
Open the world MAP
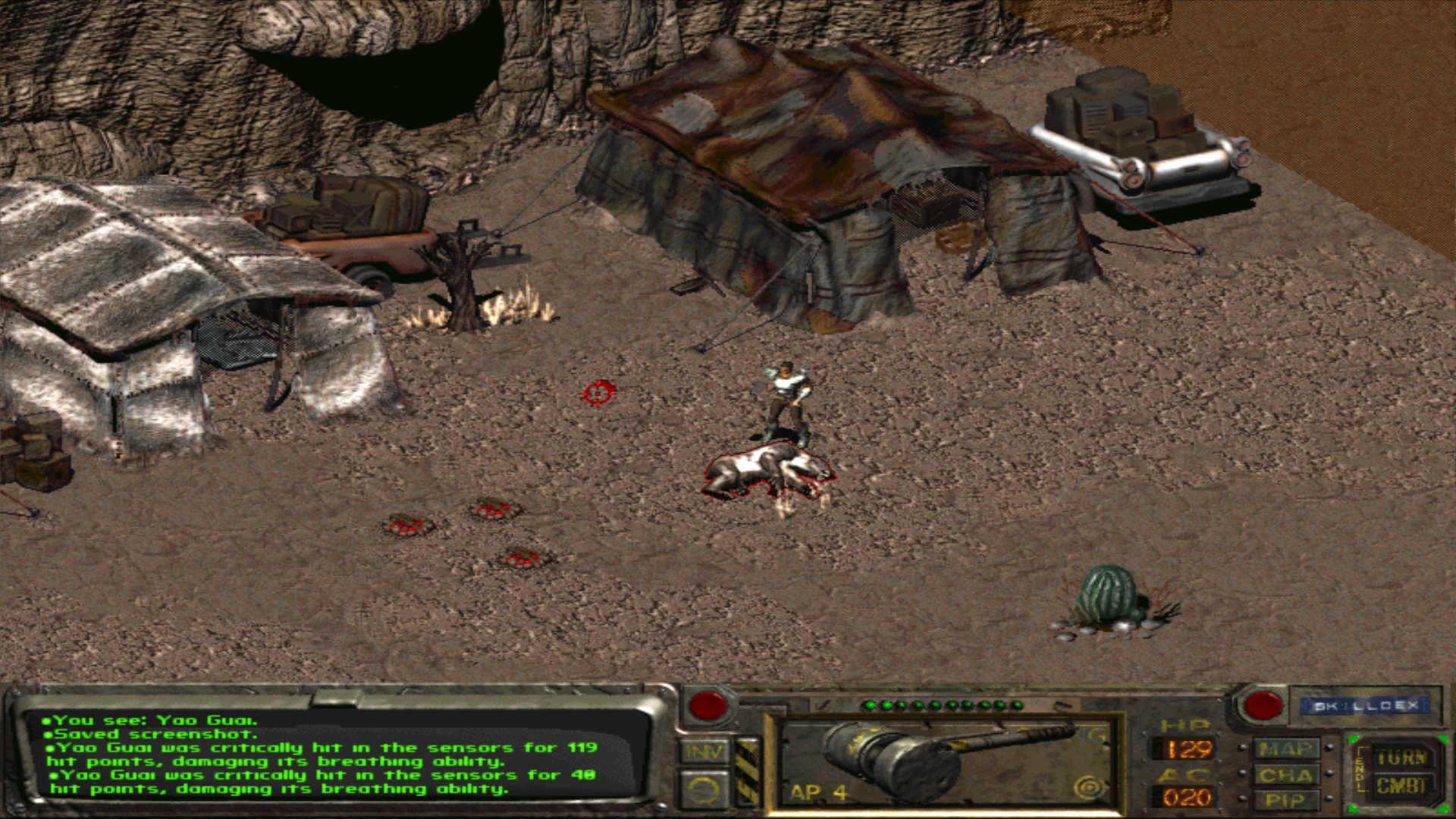1285,750
